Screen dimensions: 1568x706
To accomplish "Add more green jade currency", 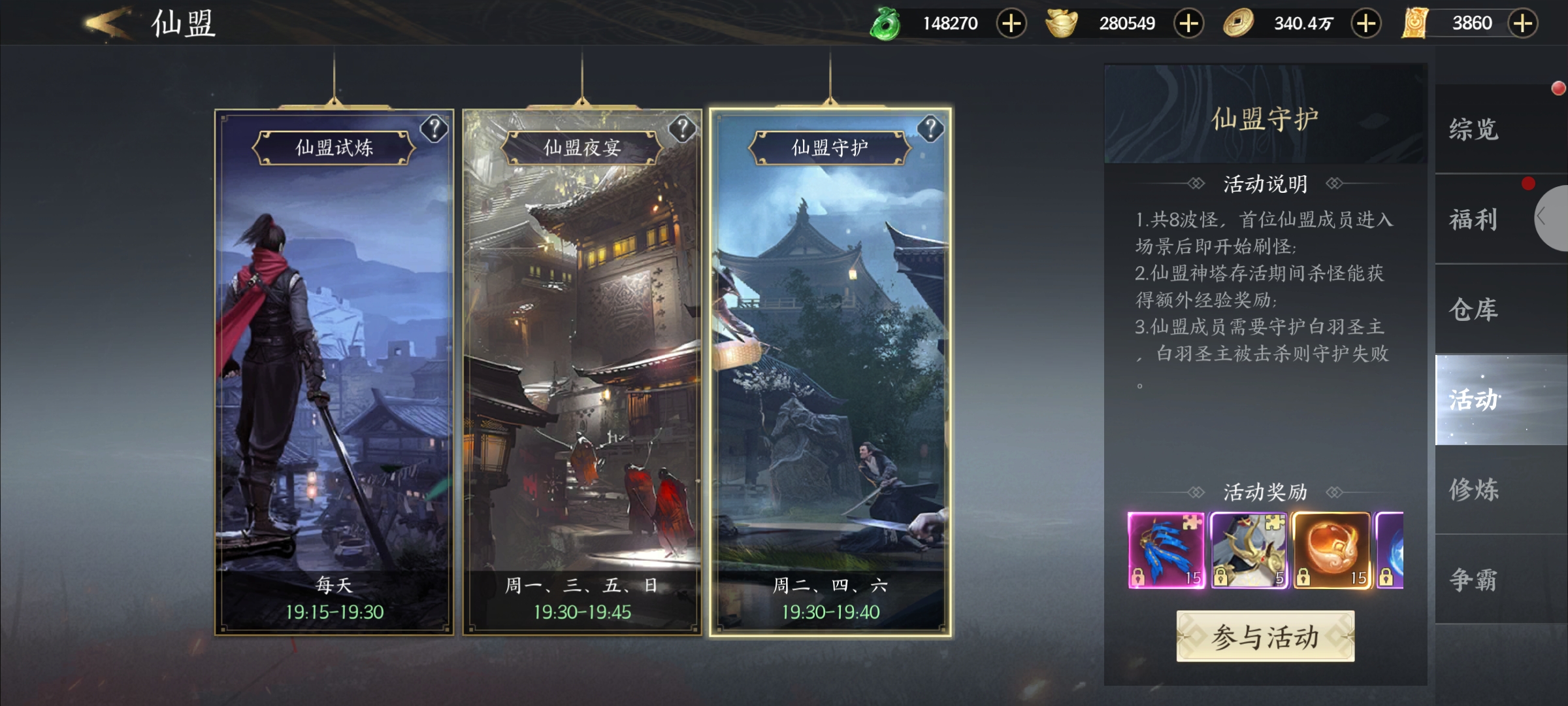I will [1011, 24].
